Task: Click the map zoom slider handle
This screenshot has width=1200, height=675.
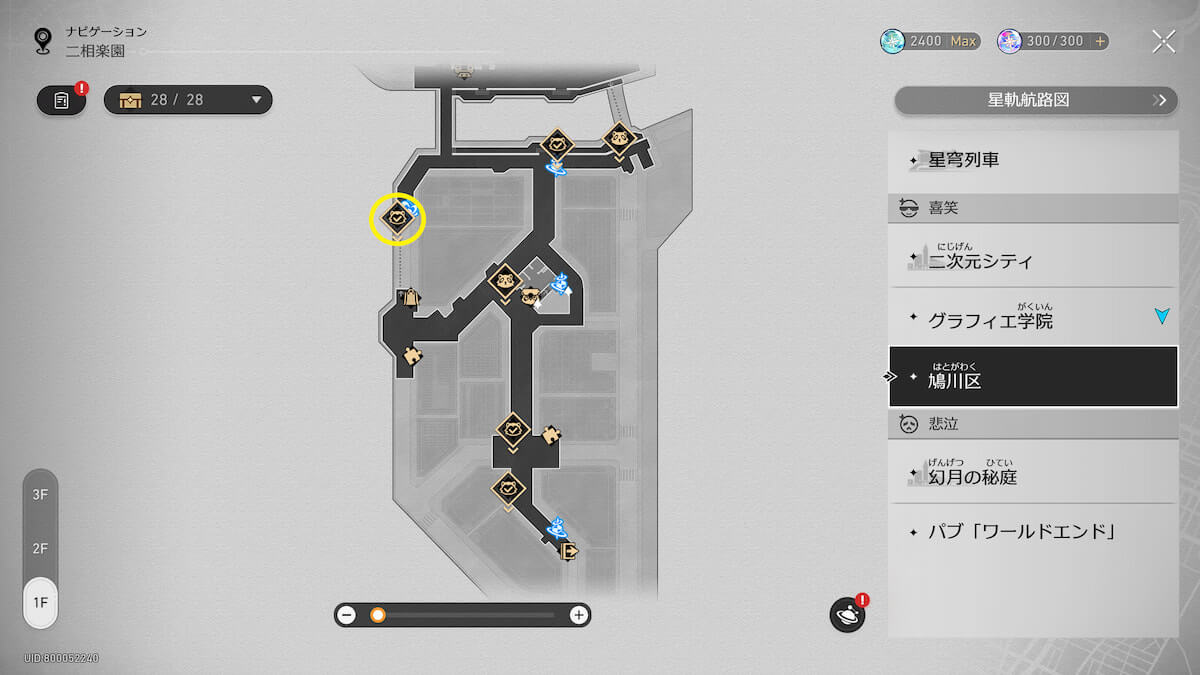Action: (378, 615)
